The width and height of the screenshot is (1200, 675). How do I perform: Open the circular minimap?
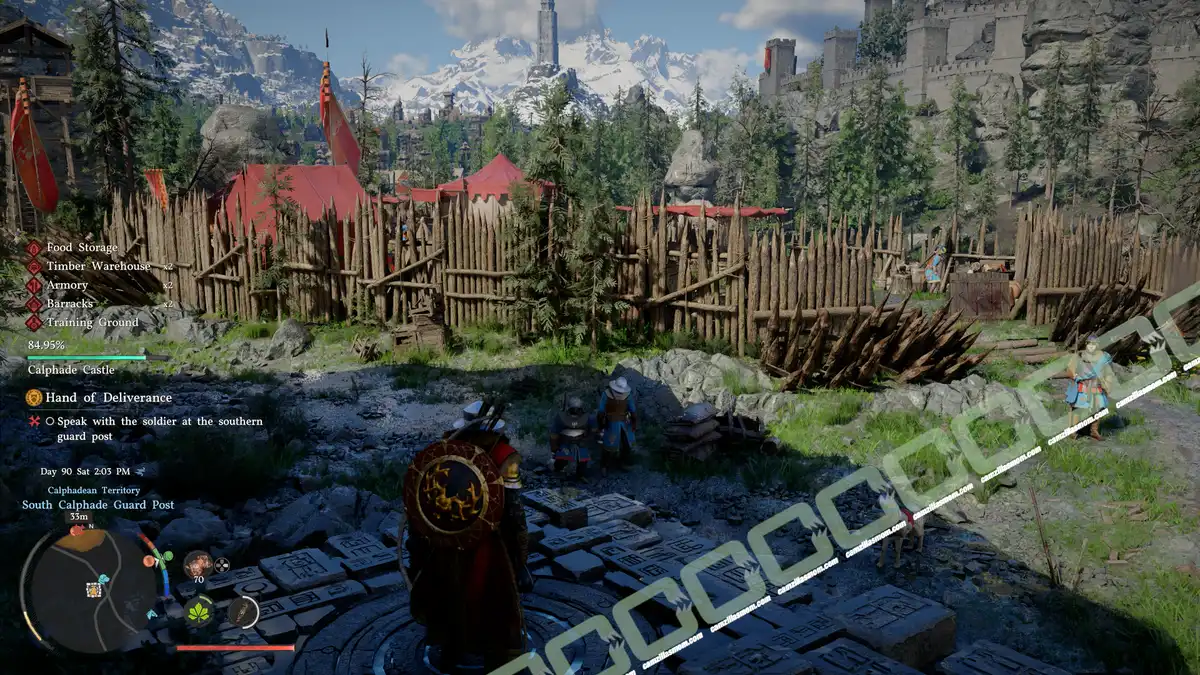88,590
